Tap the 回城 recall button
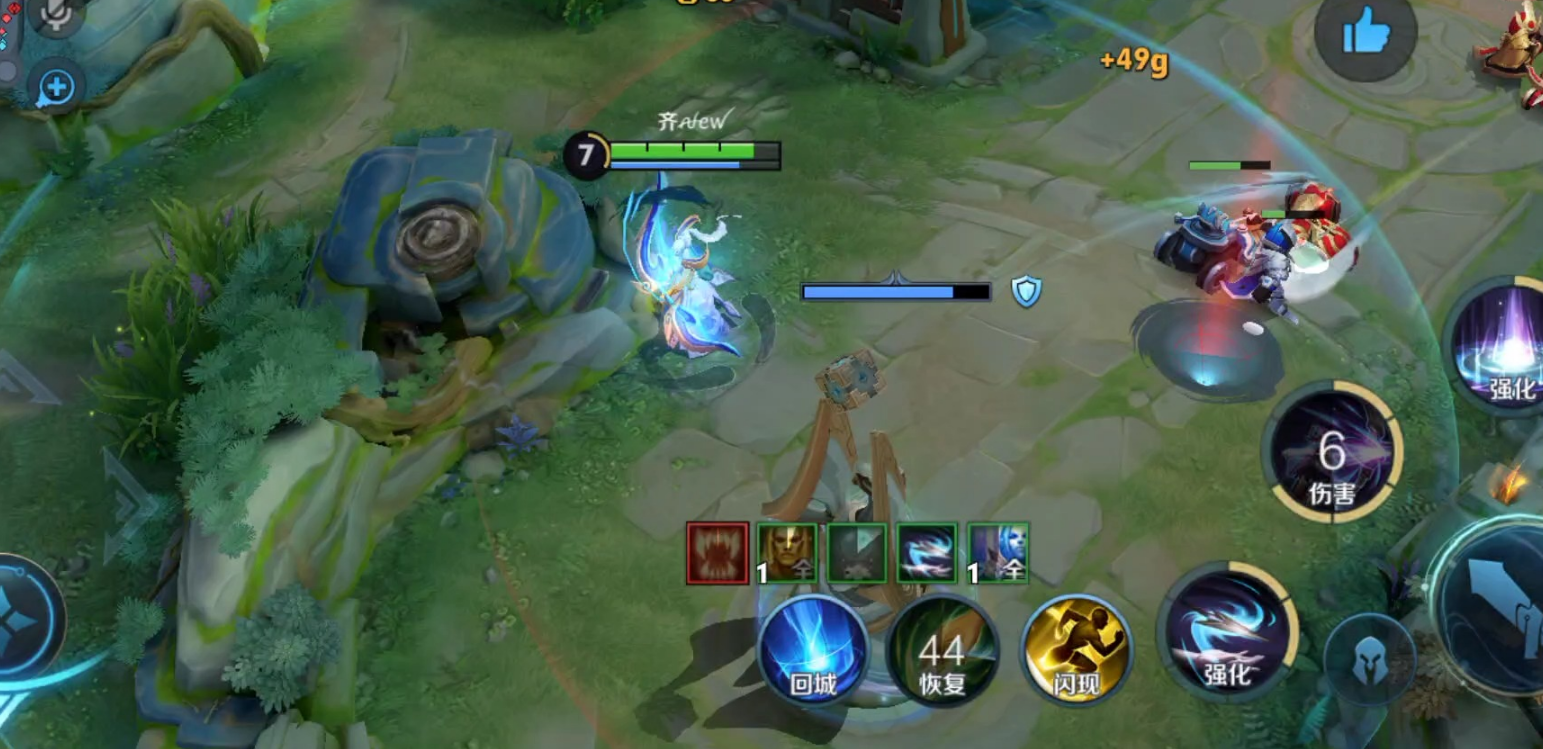Image resolution: width=1543 pixels, height=749 pixels. tap(812, 651)
